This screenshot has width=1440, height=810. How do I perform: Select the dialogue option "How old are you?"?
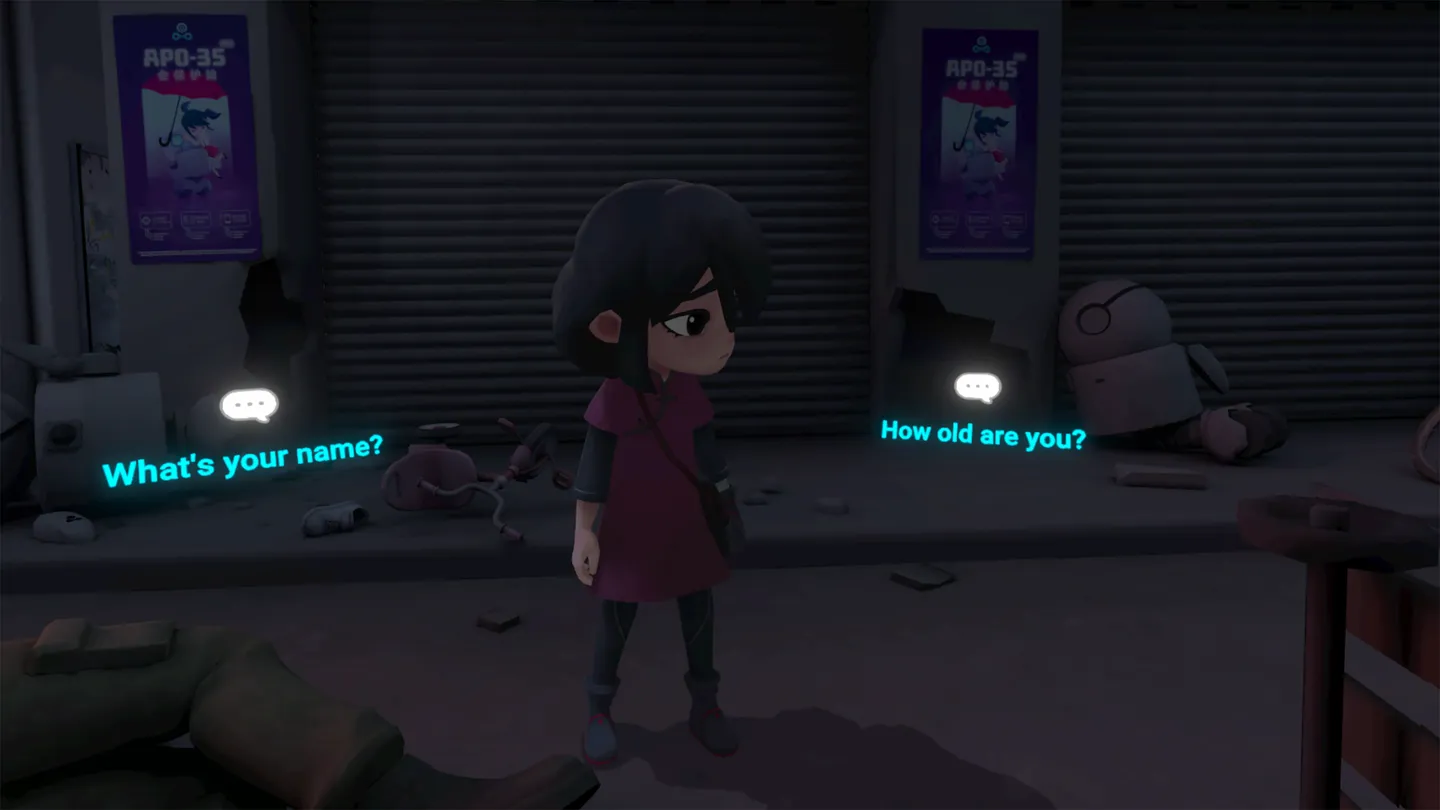[x=983, y=434]
